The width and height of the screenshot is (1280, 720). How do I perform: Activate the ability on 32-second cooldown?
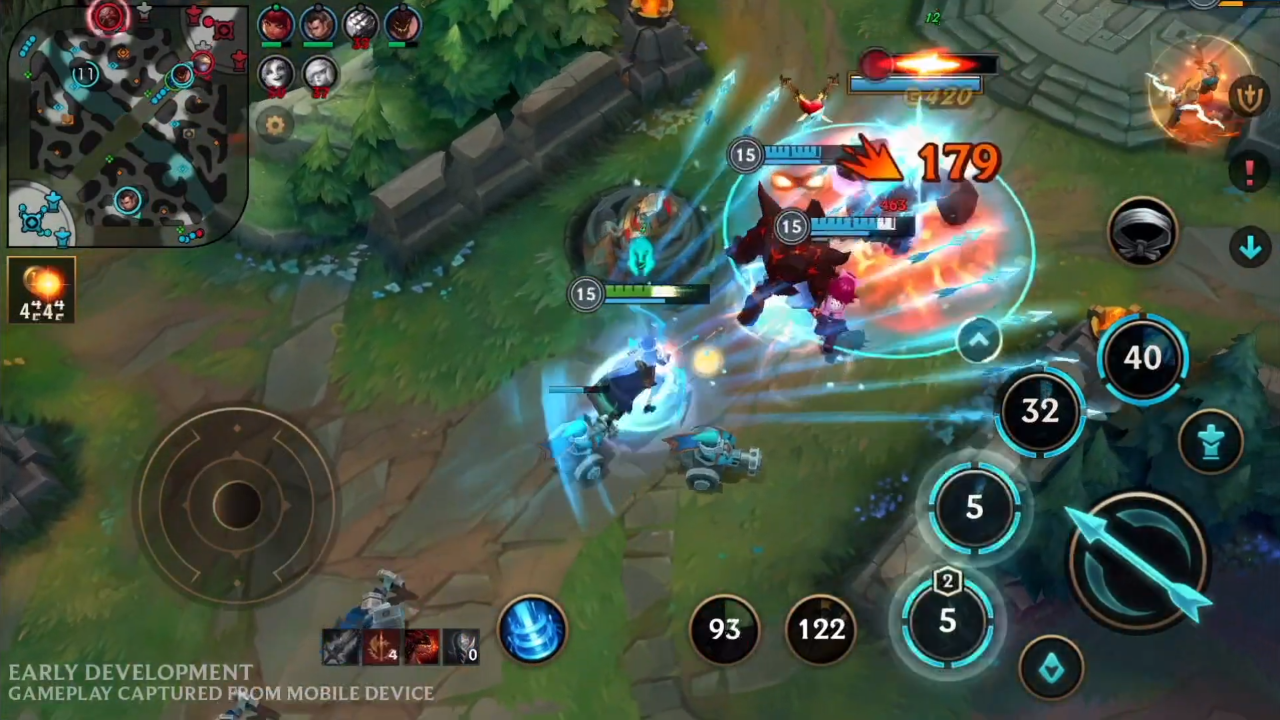(1040, 411)
